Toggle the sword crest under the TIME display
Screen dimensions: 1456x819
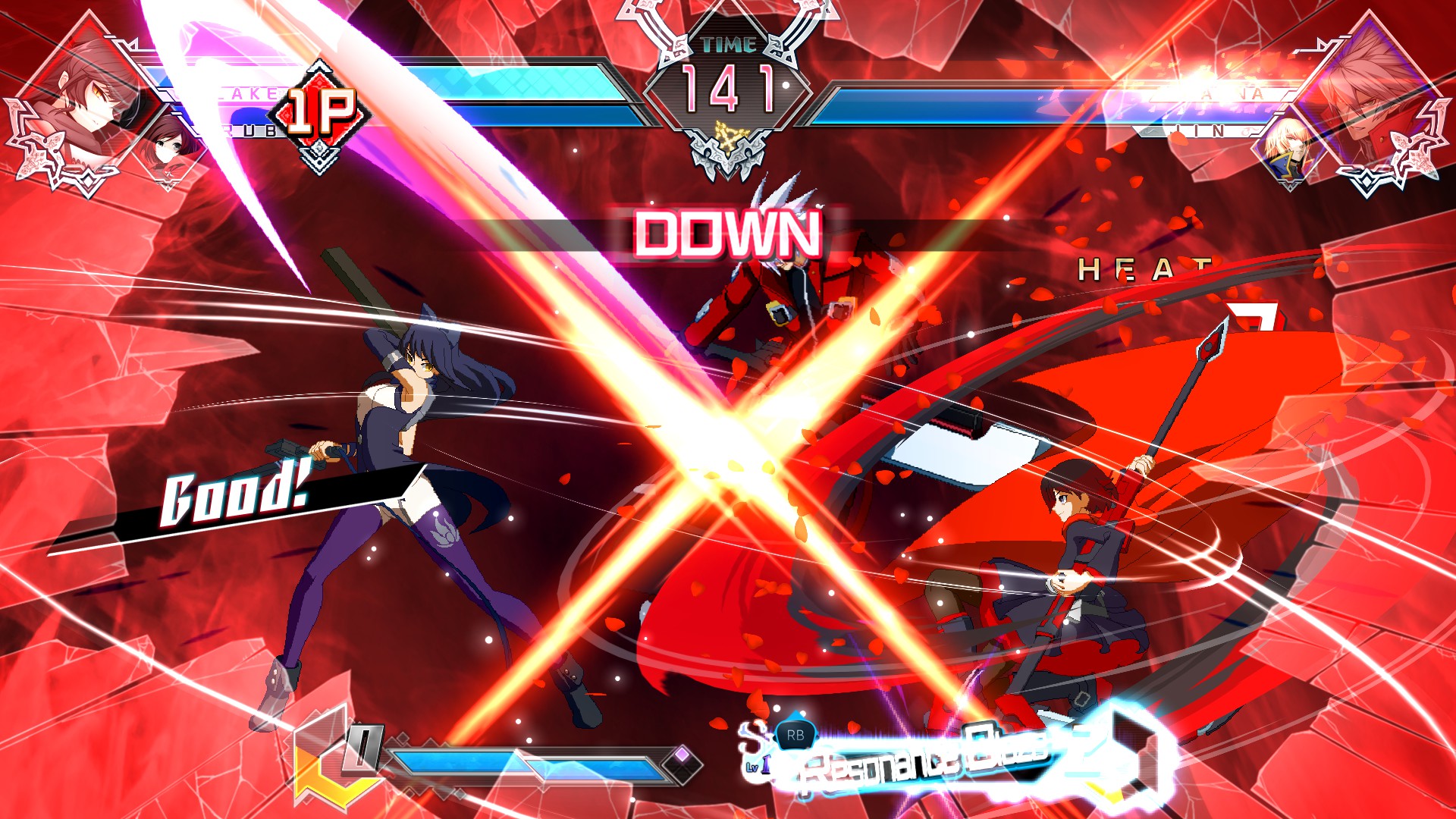(x=728, y=155)
